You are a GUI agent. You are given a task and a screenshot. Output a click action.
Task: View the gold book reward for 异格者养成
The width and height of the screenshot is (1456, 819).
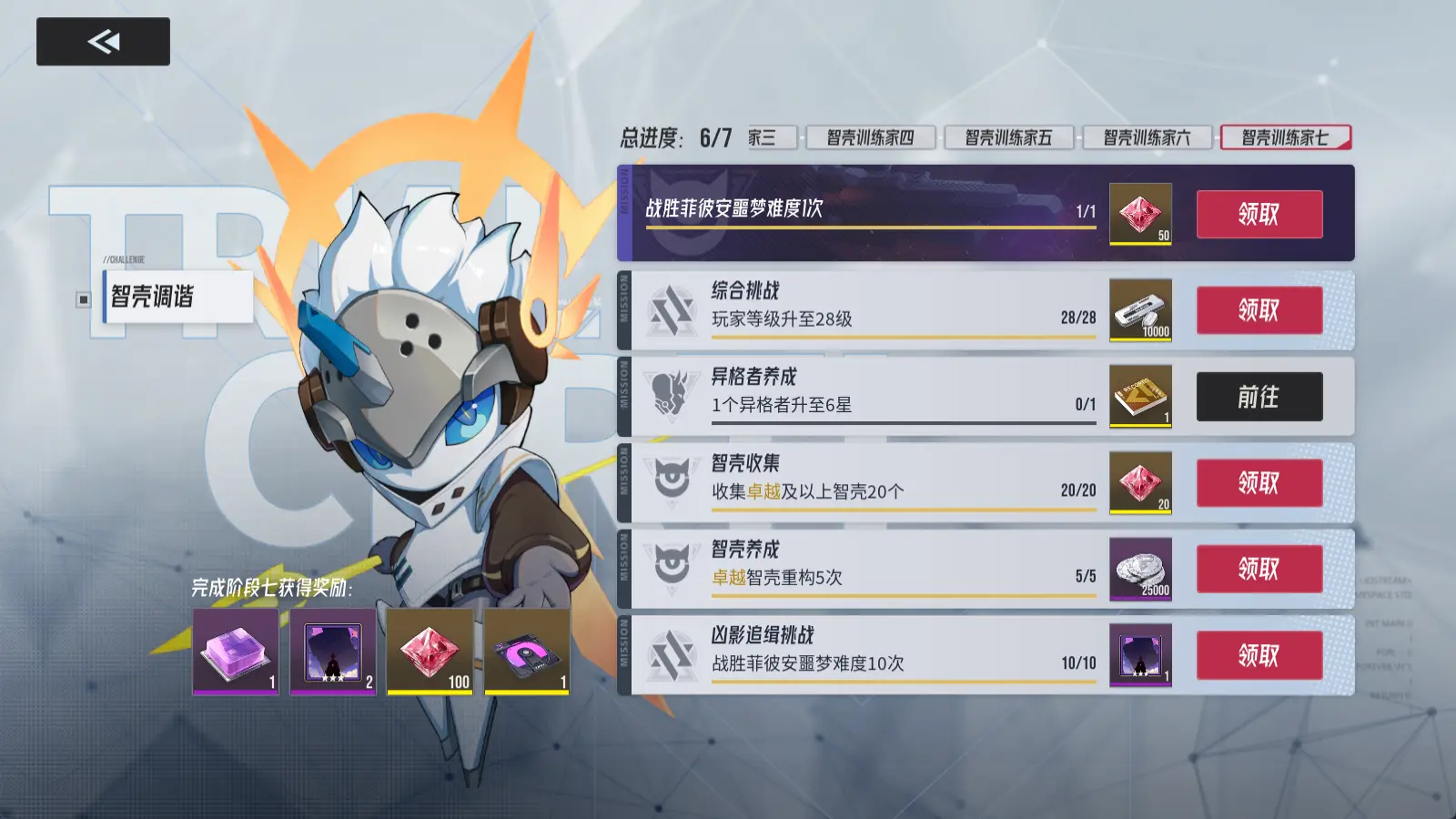point(1140,397)
